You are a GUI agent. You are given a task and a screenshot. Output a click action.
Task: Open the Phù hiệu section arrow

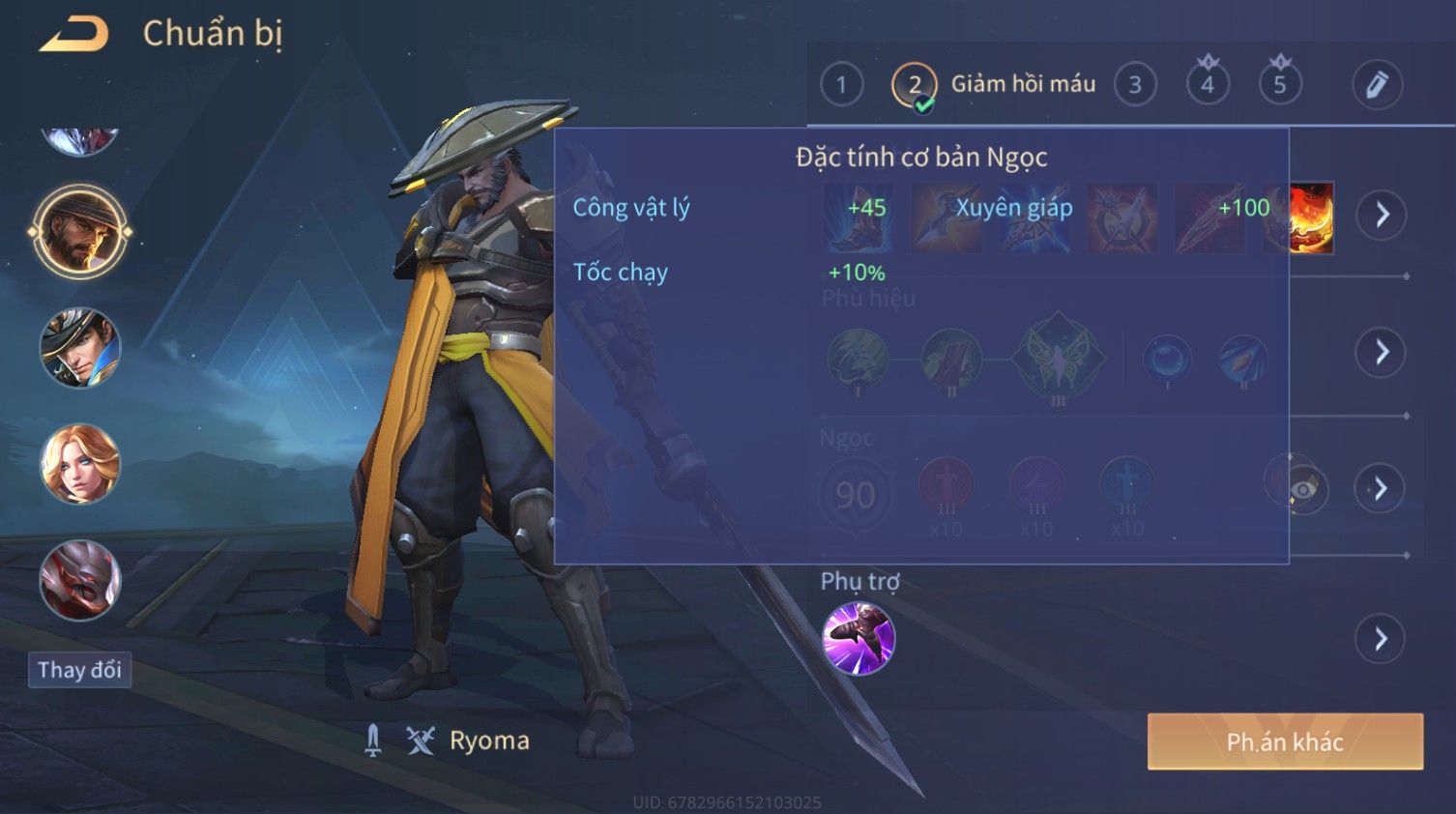click(x=1382, y=352)
